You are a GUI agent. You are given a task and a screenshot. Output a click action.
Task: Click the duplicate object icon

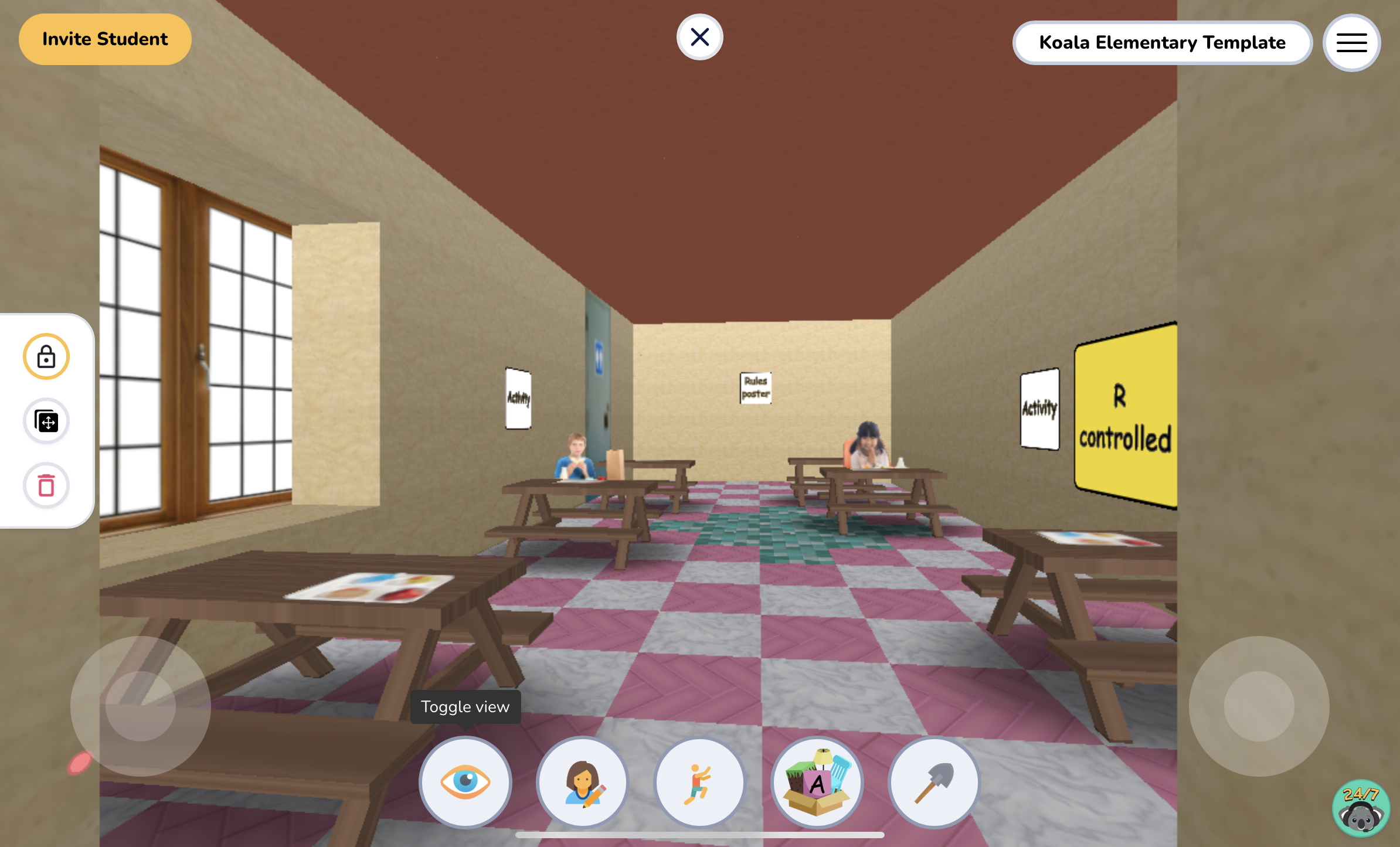46,421
